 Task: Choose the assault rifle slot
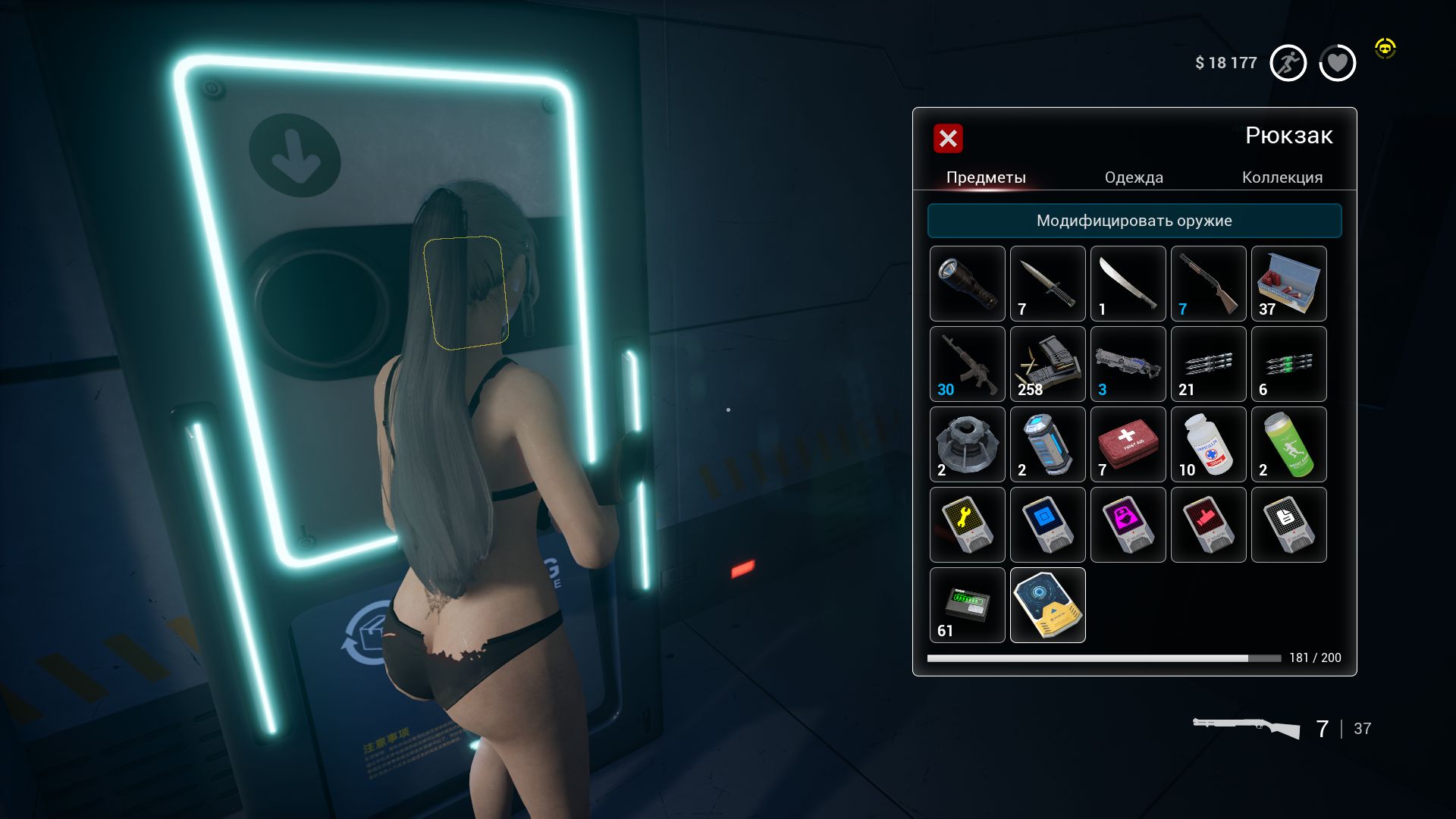point(967,364)
